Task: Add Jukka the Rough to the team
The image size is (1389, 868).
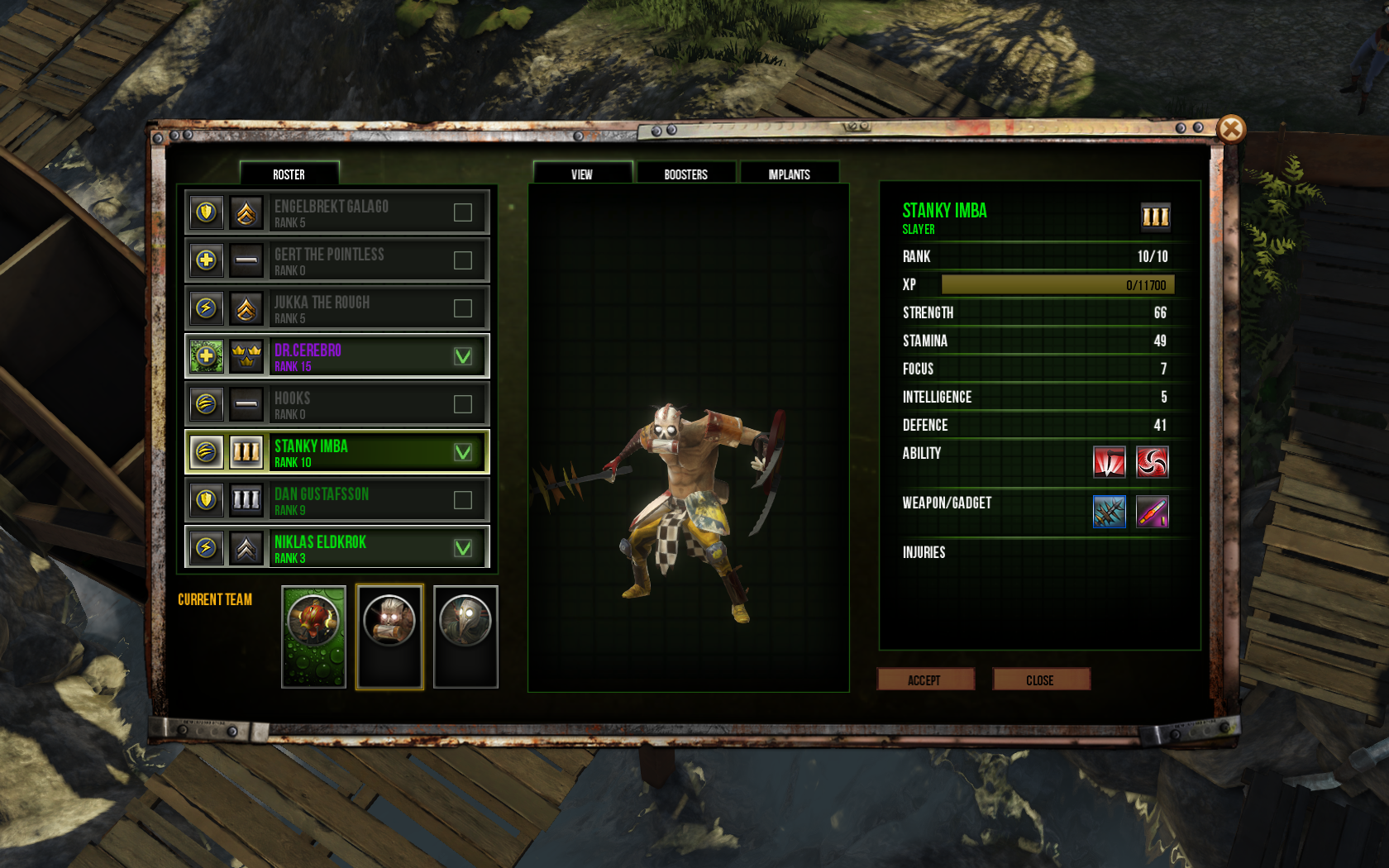Action: click(x=463, y=308)
